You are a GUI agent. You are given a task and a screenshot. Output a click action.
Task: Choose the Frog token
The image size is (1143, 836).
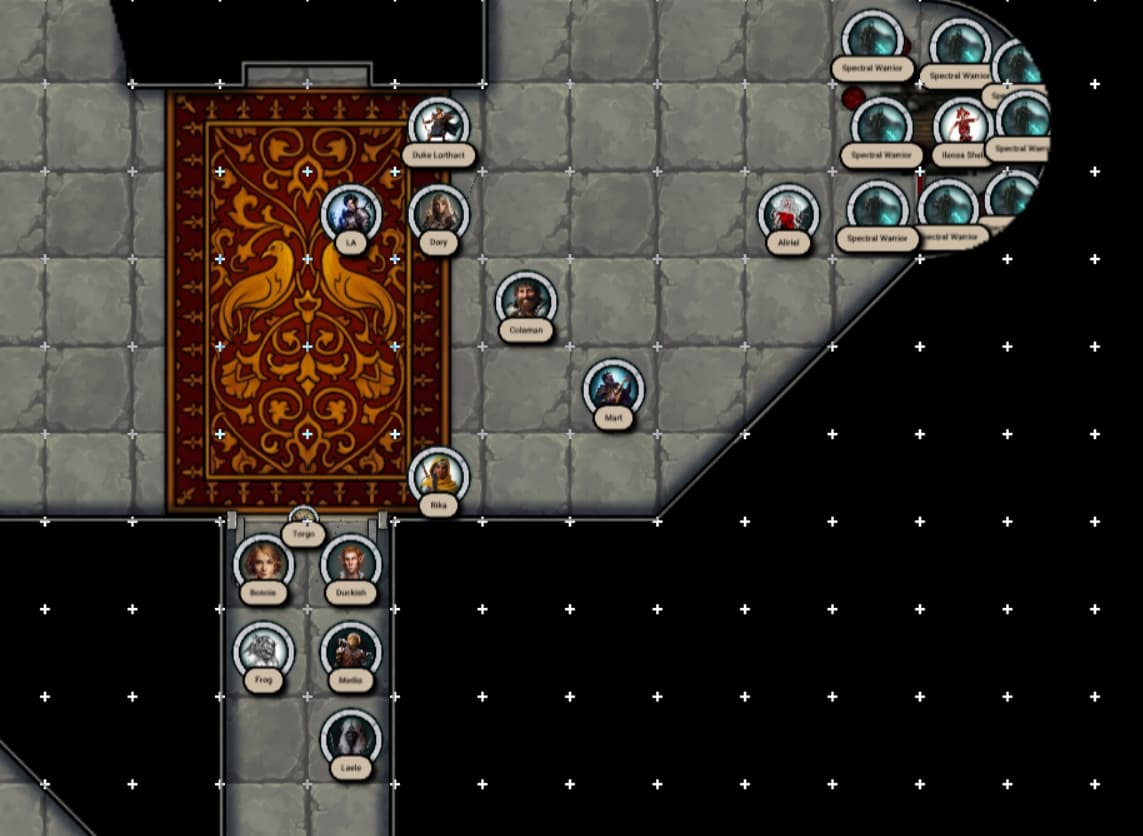[x=264, y=652]
